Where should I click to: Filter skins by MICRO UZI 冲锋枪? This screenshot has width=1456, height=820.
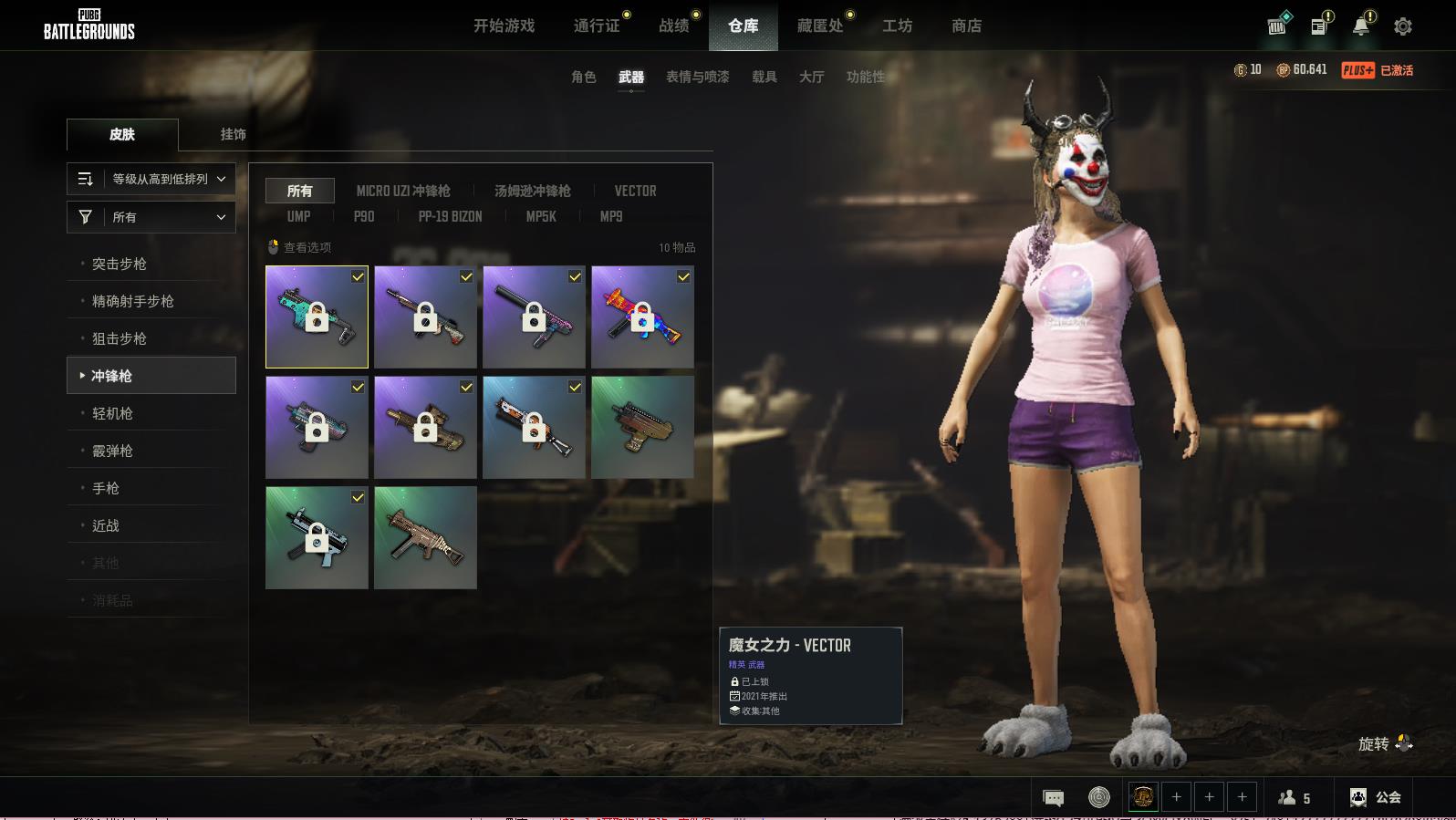click(403, 191)
